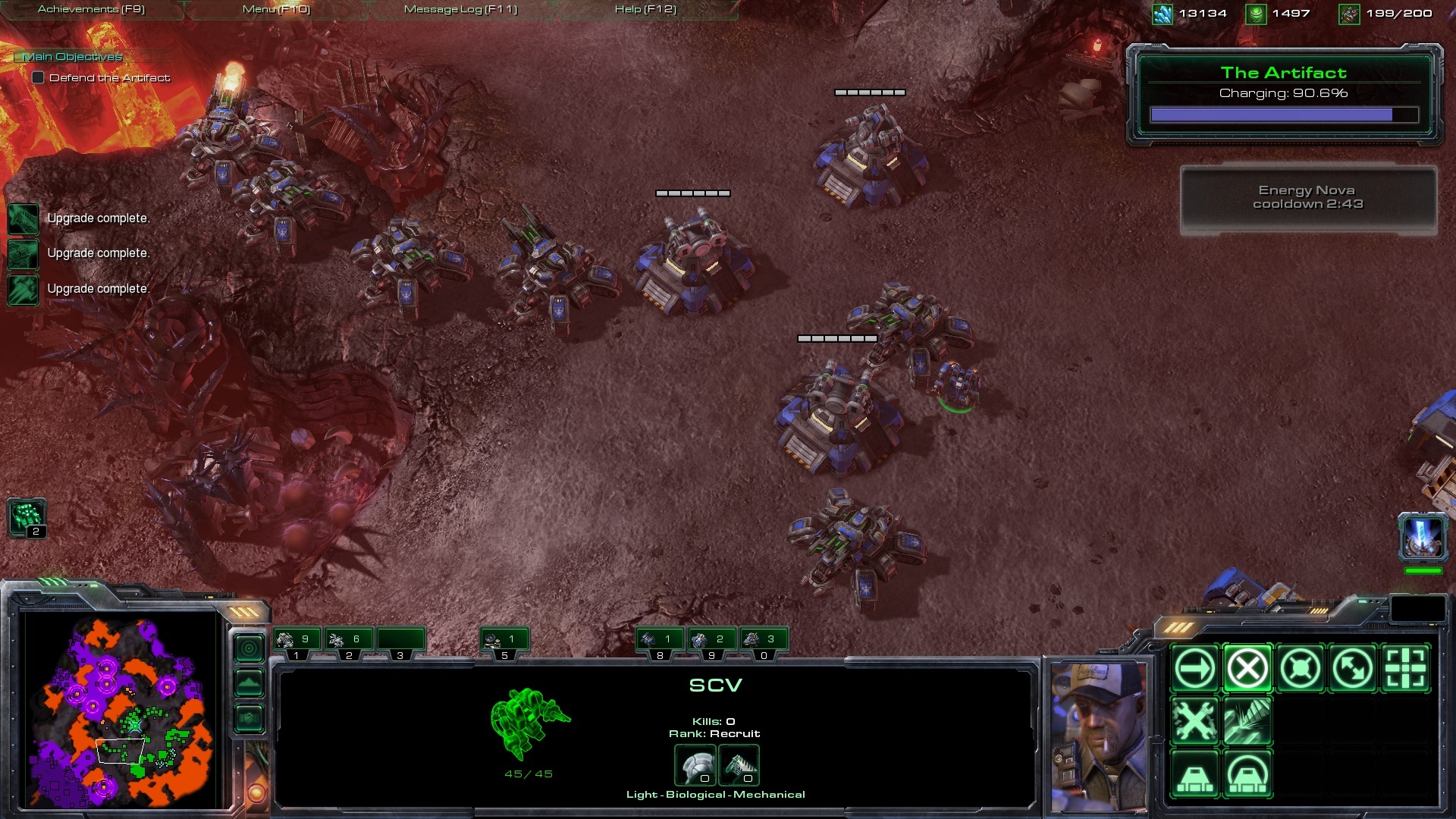Choose the Attack crosshair command
Image resolution: width=1456 pixels, height=819 pixels.
(x=1405, y=669)
